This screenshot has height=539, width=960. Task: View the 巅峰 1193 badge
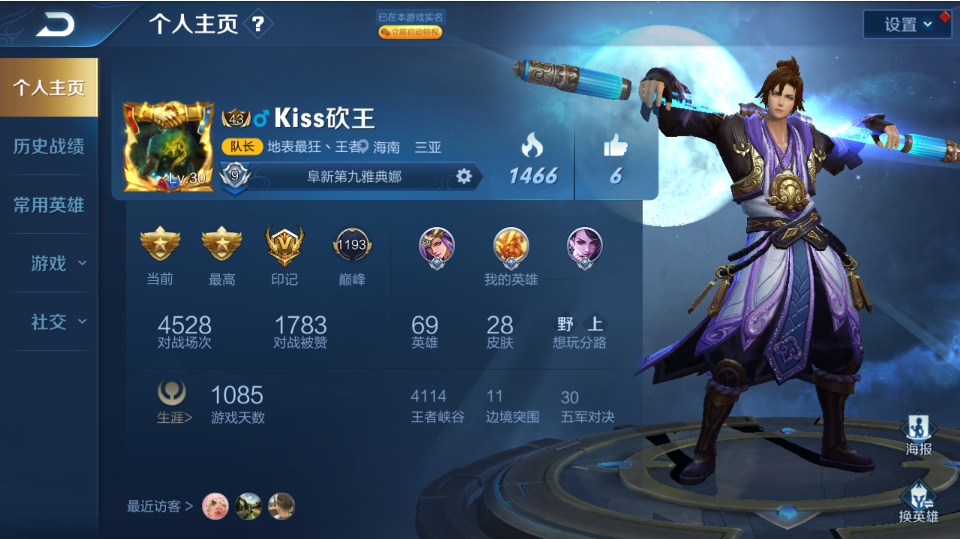pos(351,245)
